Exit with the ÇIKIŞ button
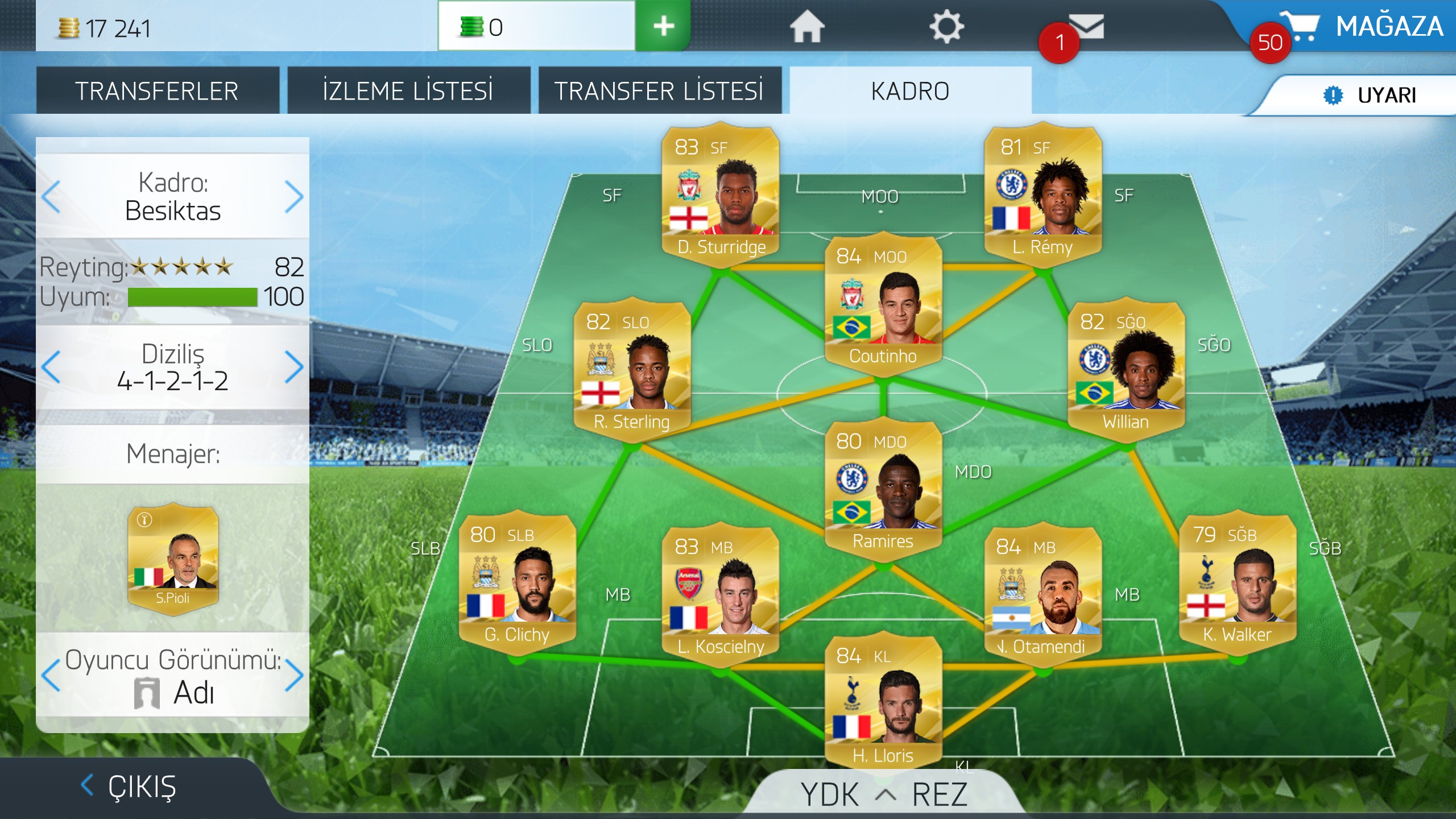1456x819 pixels. pyautogui.click(x=130, y=787)
